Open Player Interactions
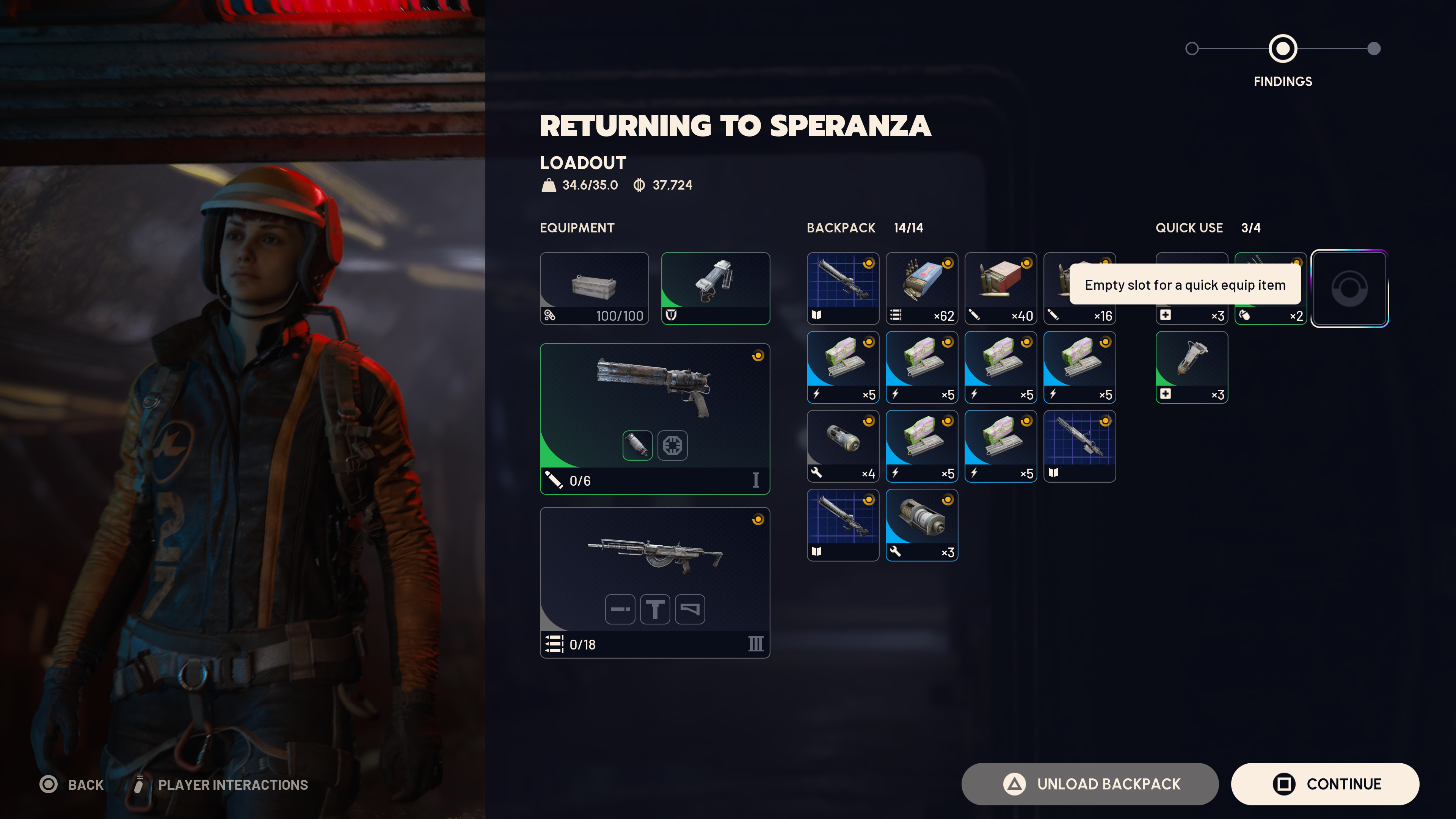 tap(232, 784)
